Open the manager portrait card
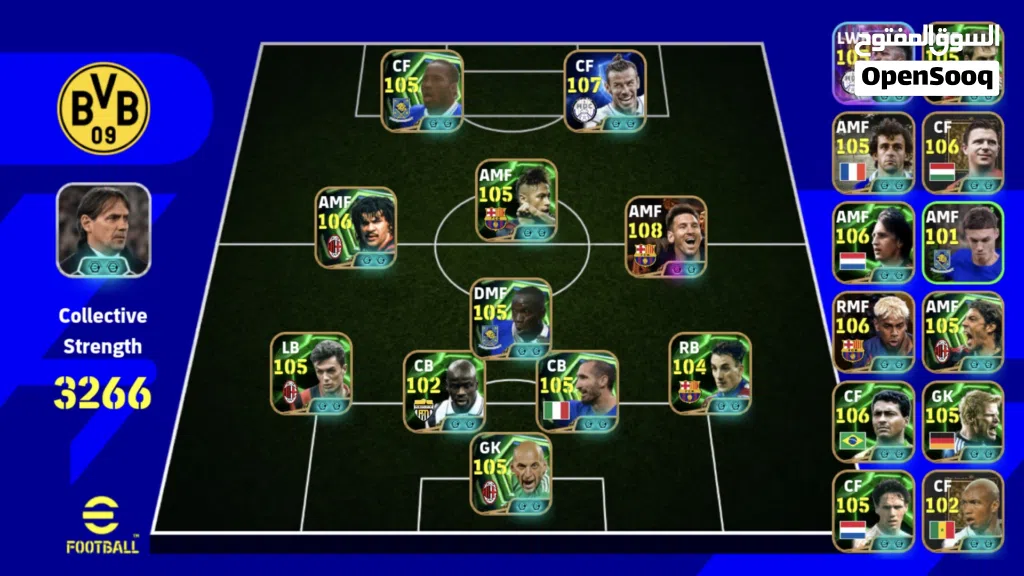1024x576 pixels. coord(104,229)
